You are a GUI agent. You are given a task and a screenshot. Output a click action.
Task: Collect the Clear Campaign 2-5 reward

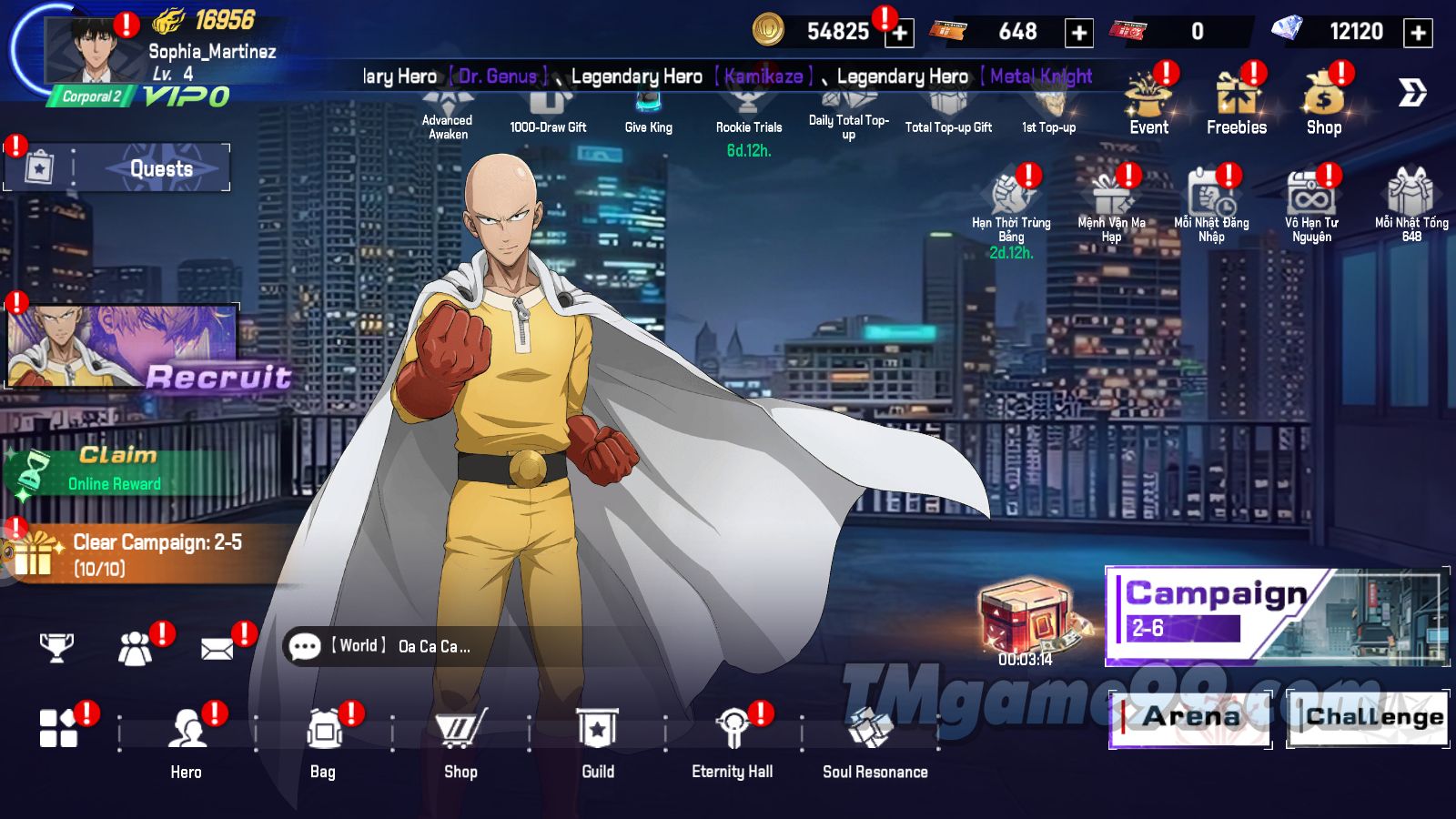(136, 554)
